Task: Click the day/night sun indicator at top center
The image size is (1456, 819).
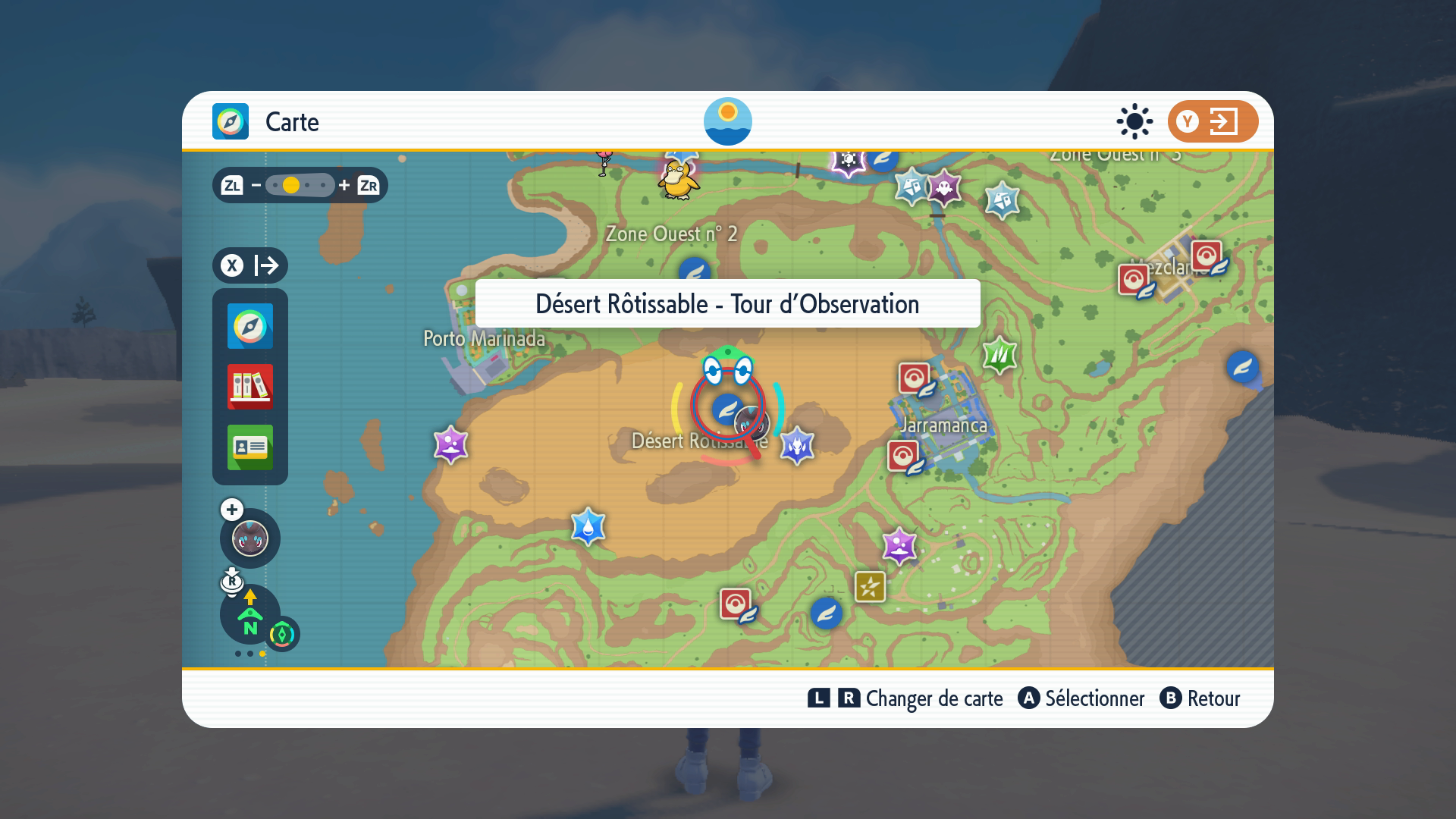Action: 728,121
